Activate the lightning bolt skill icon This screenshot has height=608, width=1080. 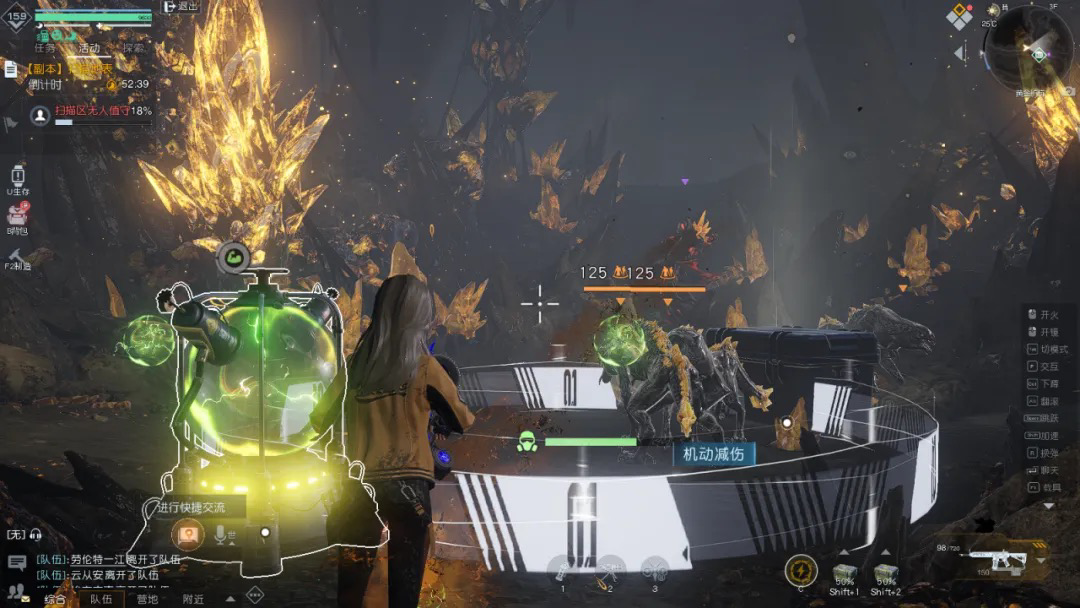(801, 570)
